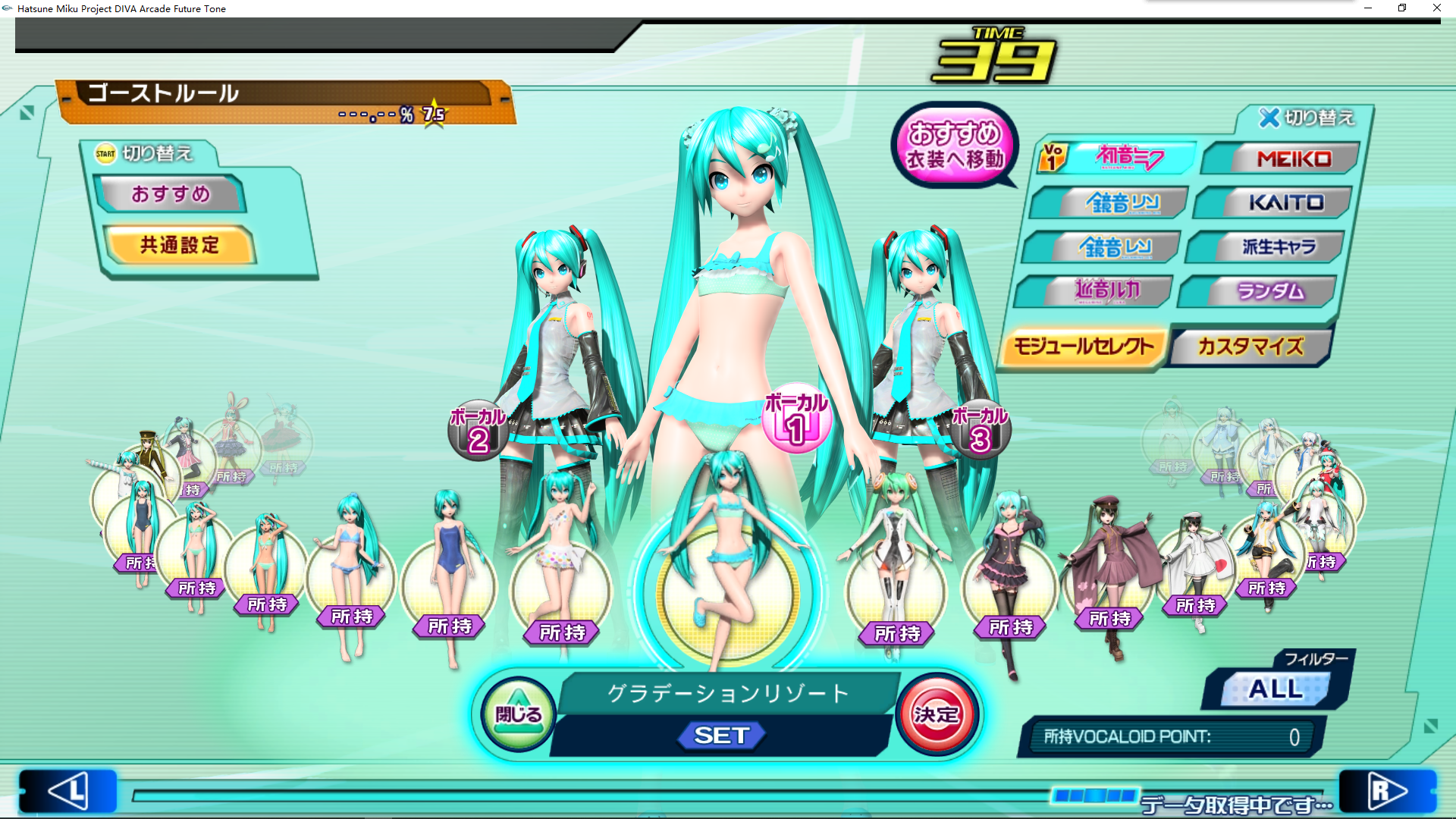Close the game window
The image size is (1456, 819).
click(x=1436, y=8)
